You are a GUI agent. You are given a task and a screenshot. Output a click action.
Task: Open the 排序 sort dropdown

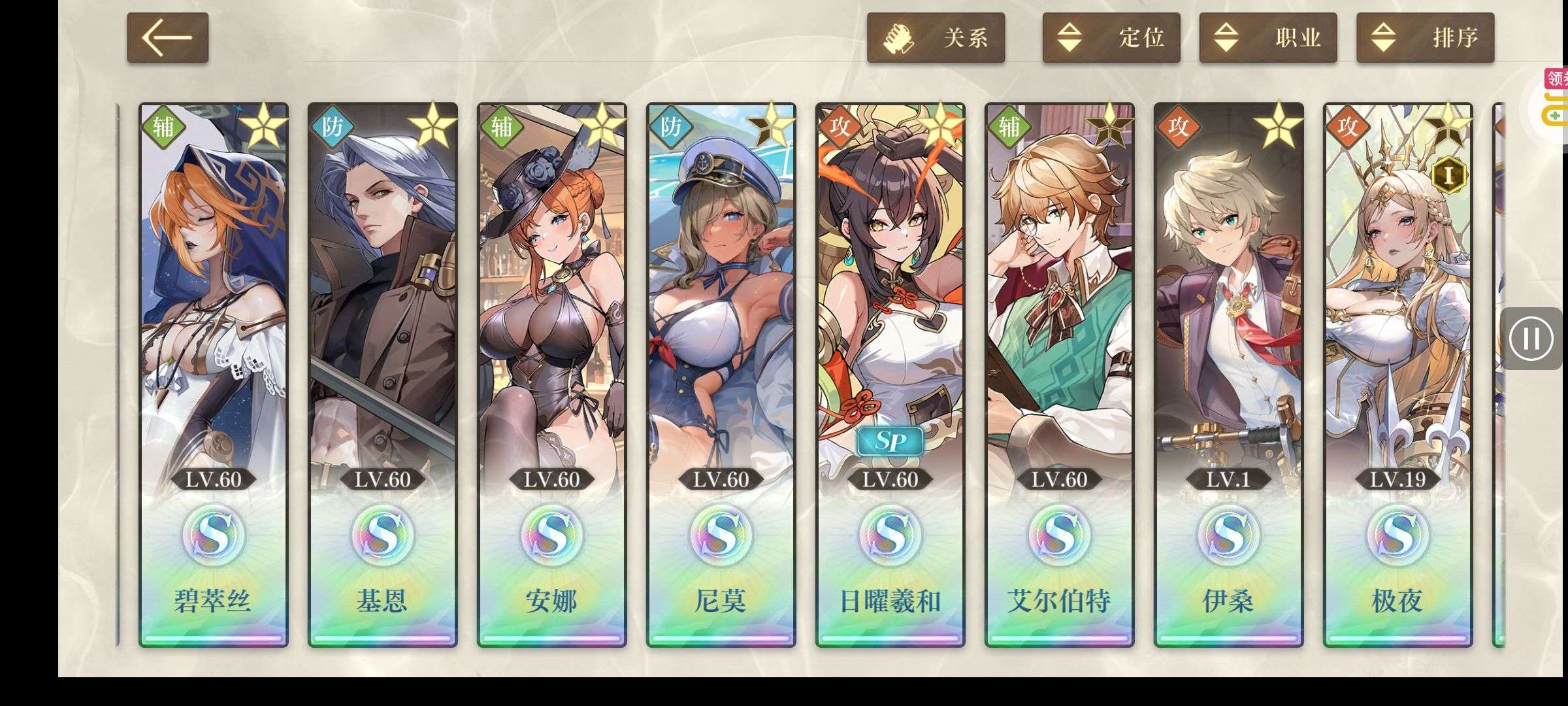(x=1425, y=38)
